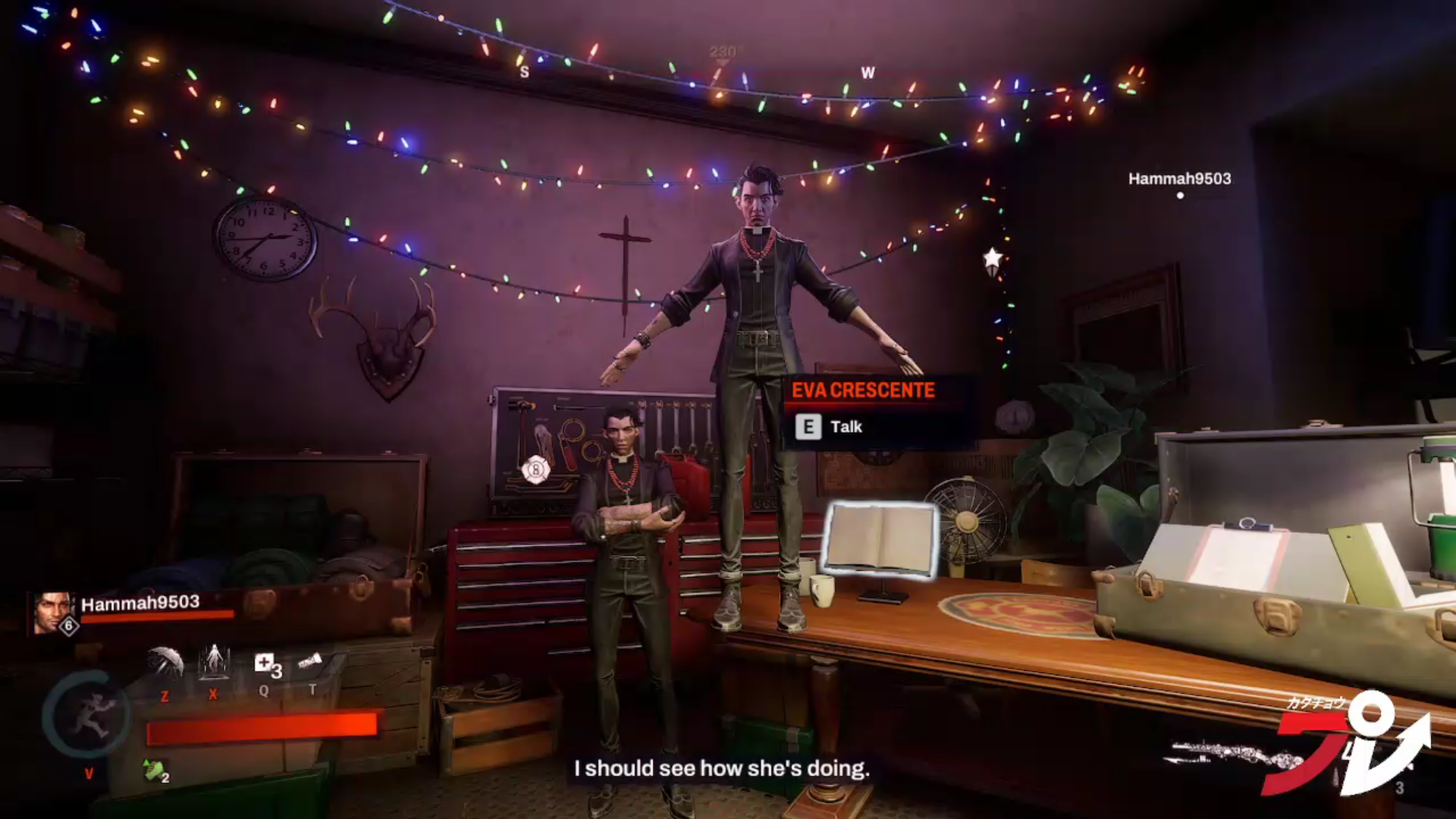Image resolution: width=1456 pixels, height=819 pixels.
Task: Use the medkit item icon
Action: (265, 664)
